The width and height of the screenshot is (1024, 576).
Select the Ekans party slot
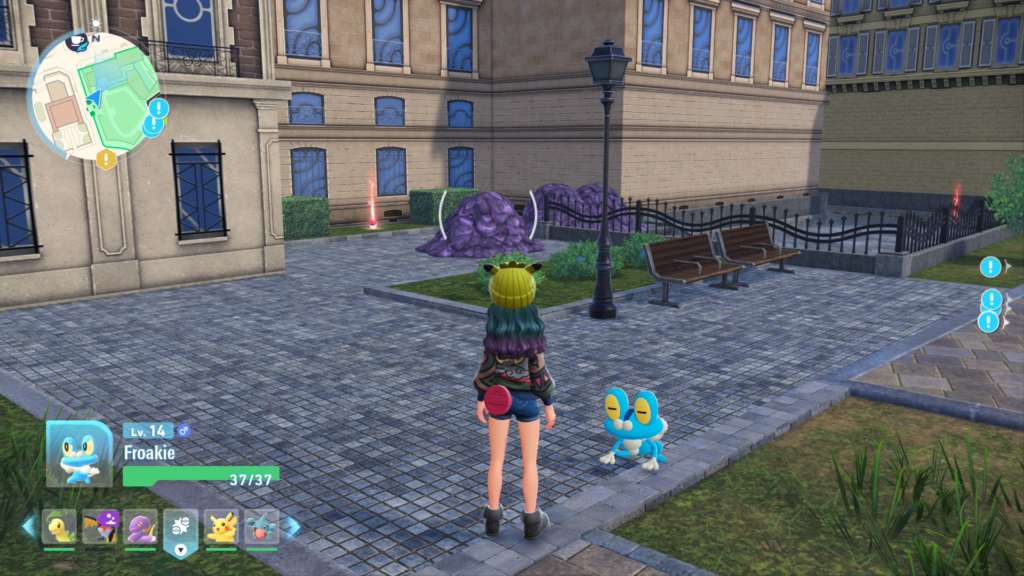(x=140, y=525)
